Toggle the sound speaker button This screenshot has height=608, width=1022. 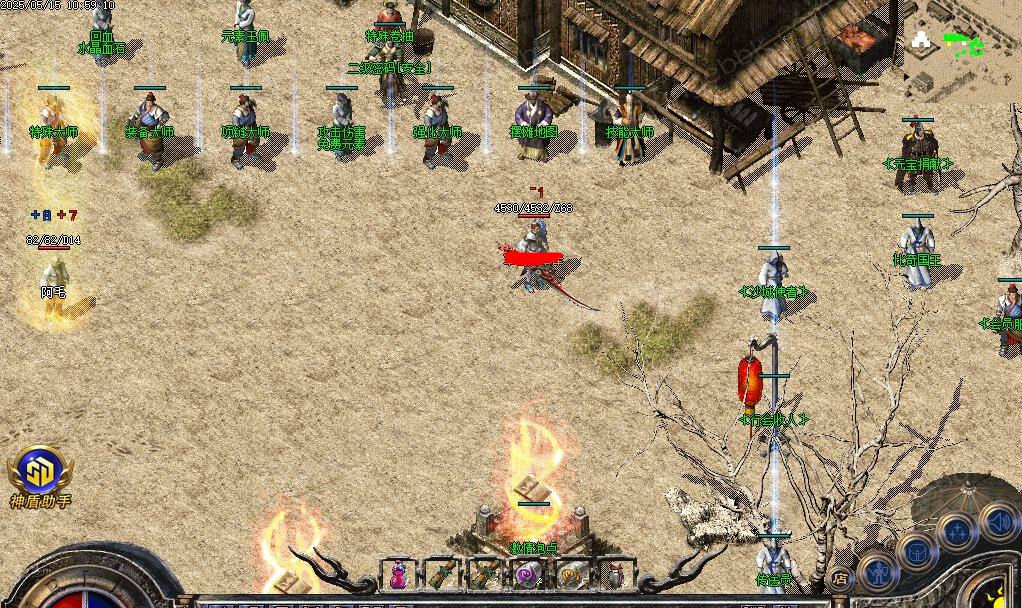click(x=999, y=520)
